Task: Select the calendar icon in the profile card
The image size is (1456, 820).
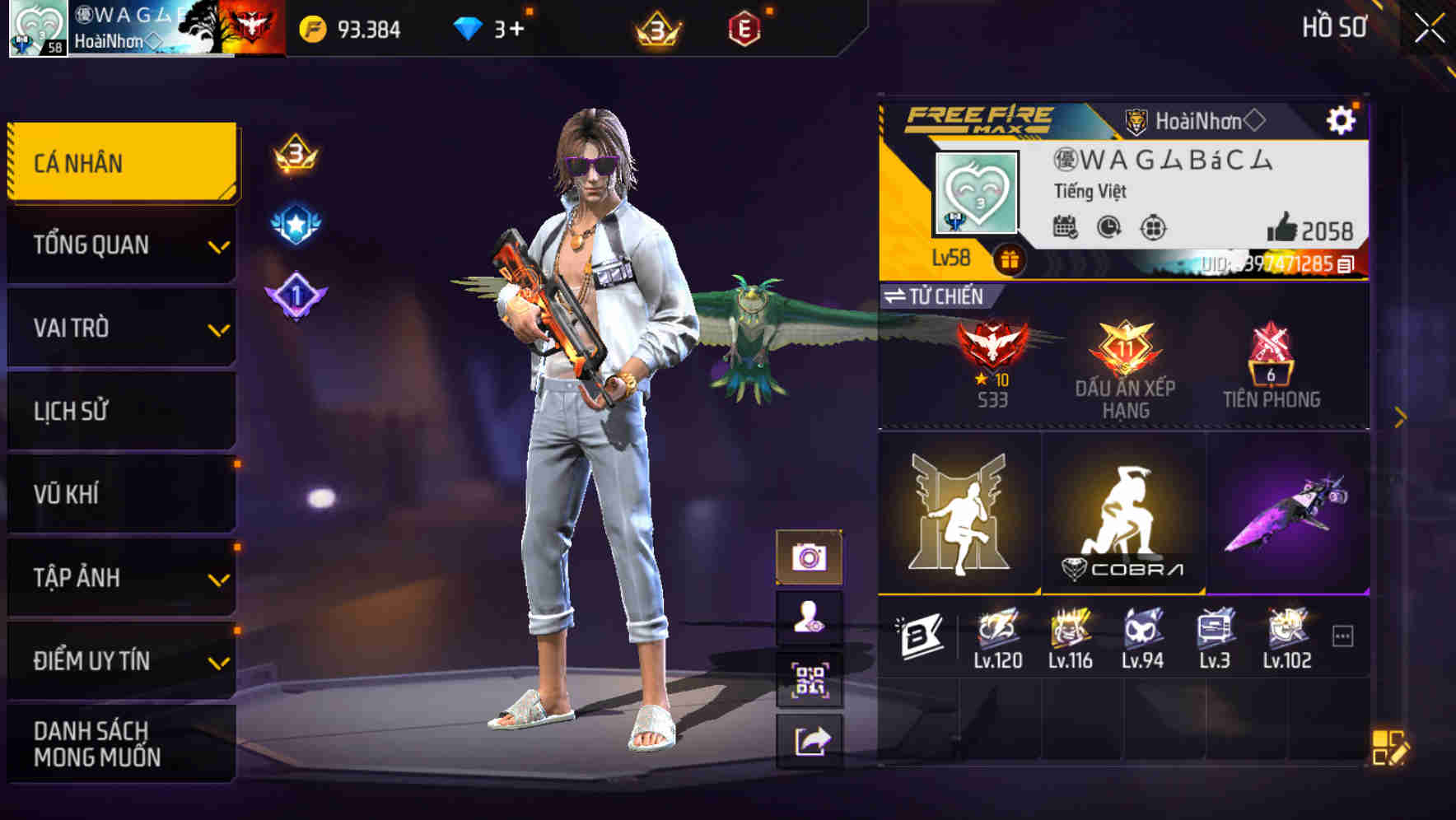Action: 1066,226
